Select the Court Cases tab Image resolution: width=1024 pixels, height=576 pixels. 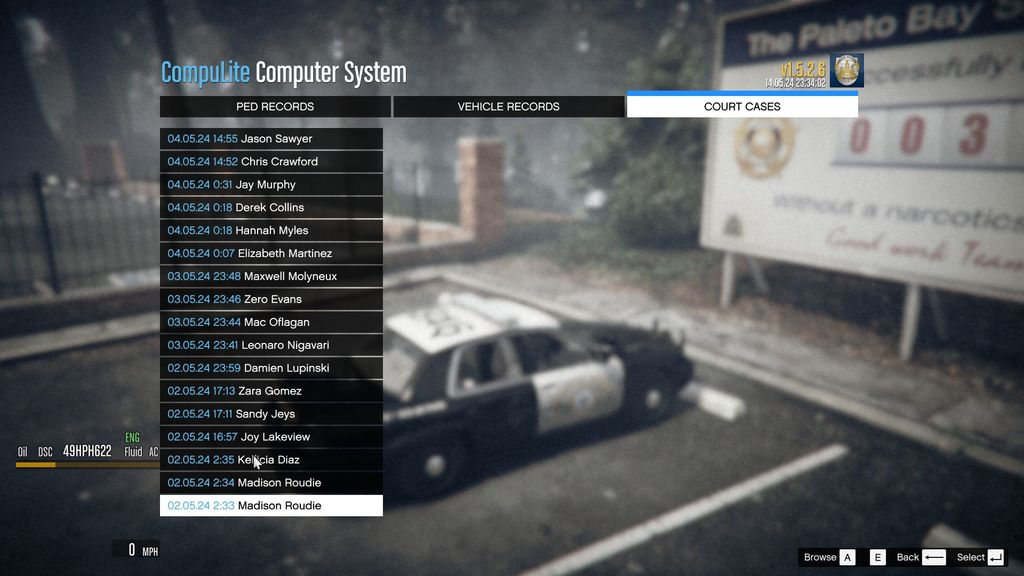[742, 107]
